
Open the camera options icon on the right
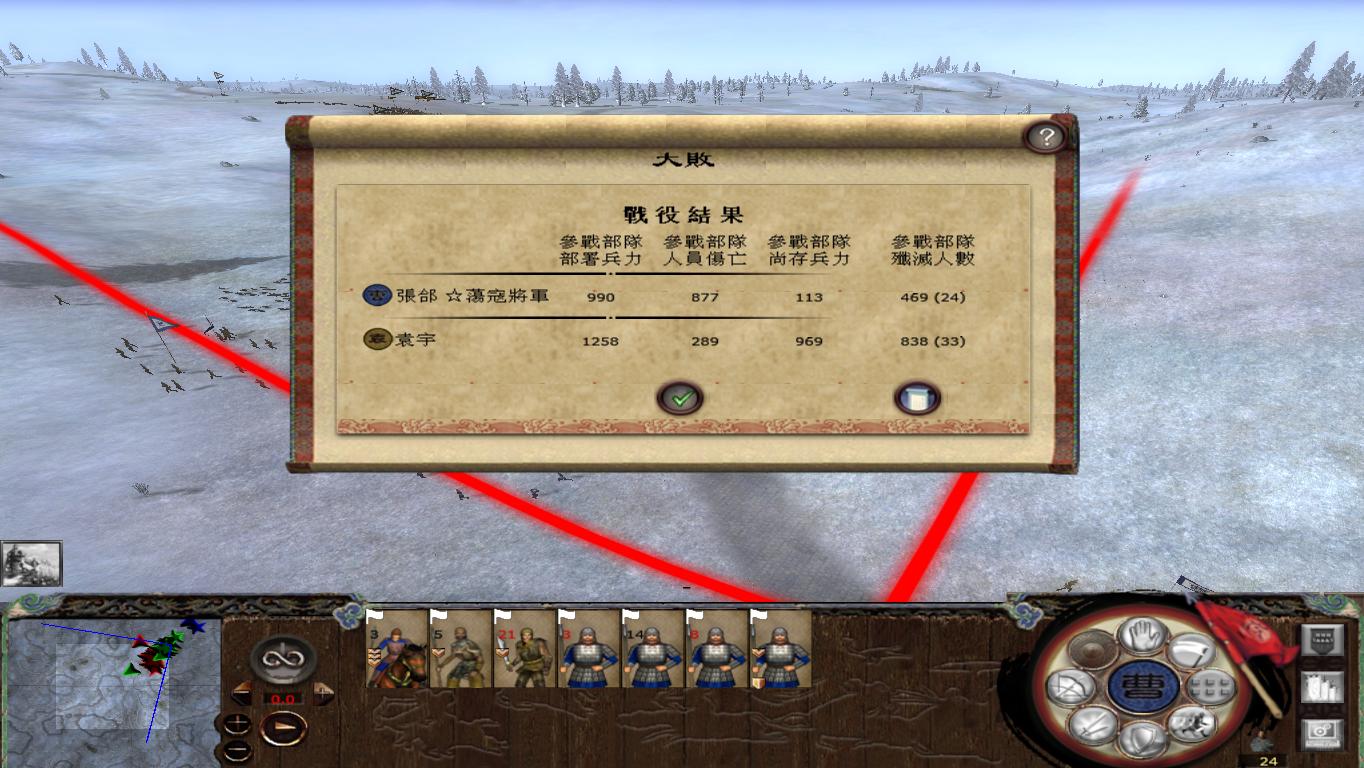click(1320, 732)
